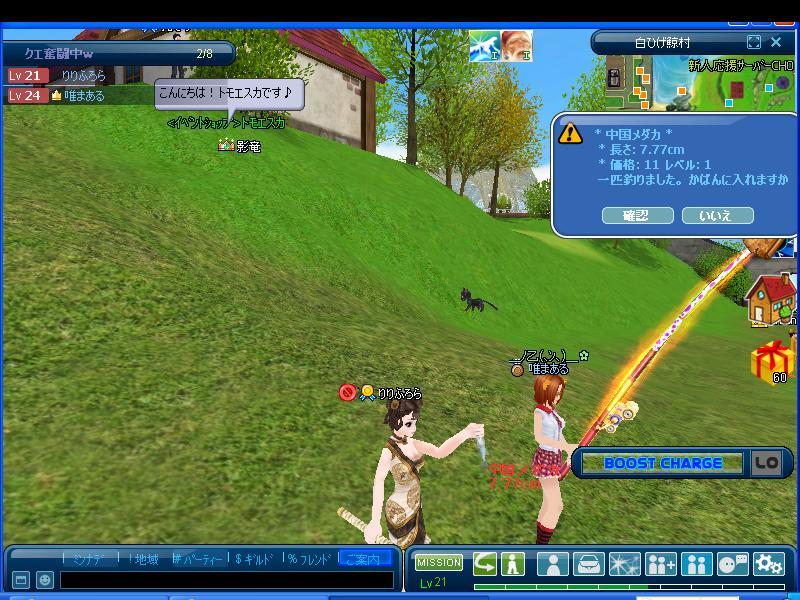Click the green curved arrow icon
800x600 pixels.
[x=485, y=563]
